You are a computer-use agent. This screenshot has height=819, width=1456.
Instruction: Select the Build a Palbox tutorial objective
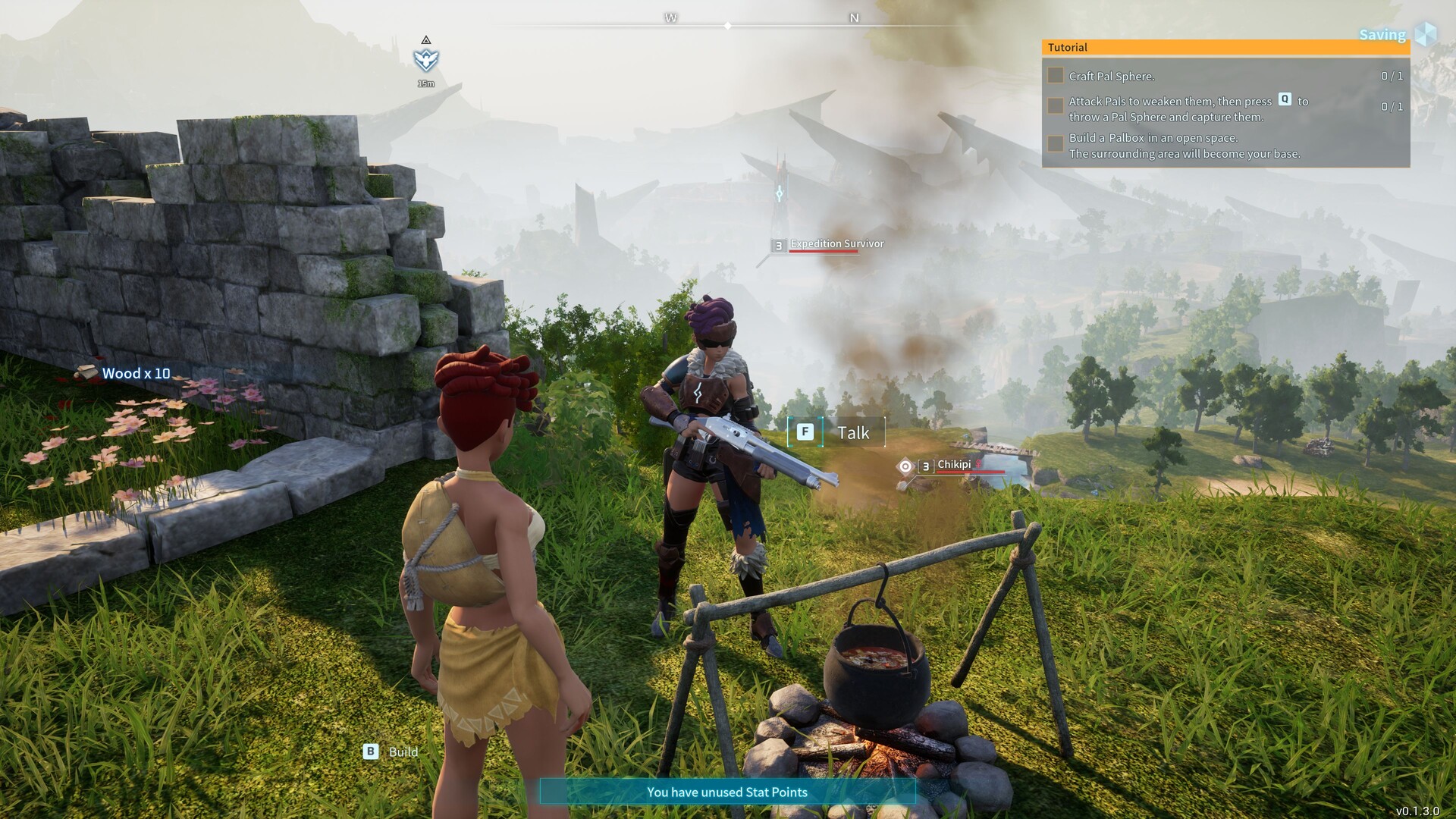click(1184, 146)
